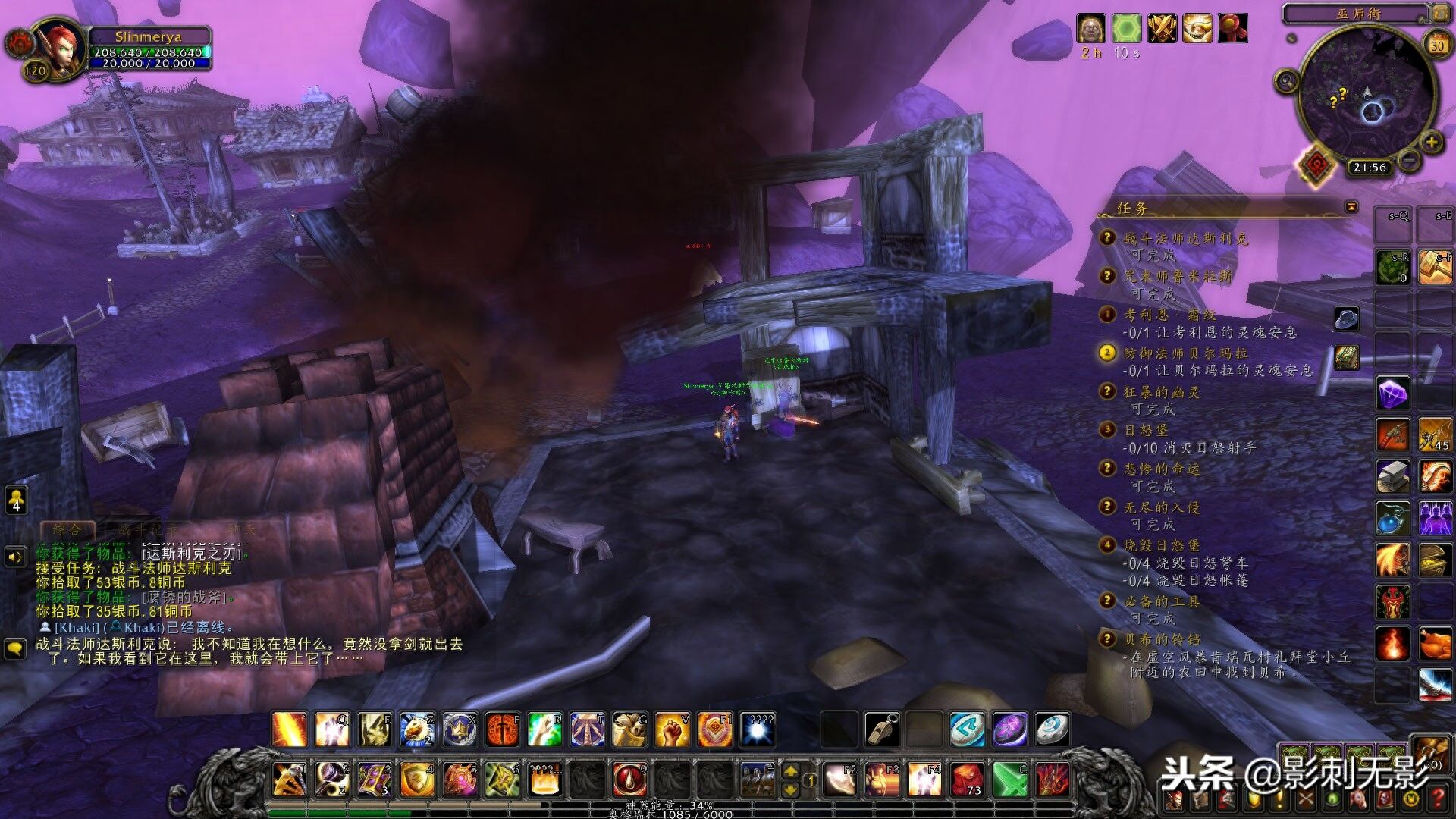The width and height of the screenshot is (1456, 819).
Task: Open the red Horde emblem minimap button
Action: click(1316, 164)
